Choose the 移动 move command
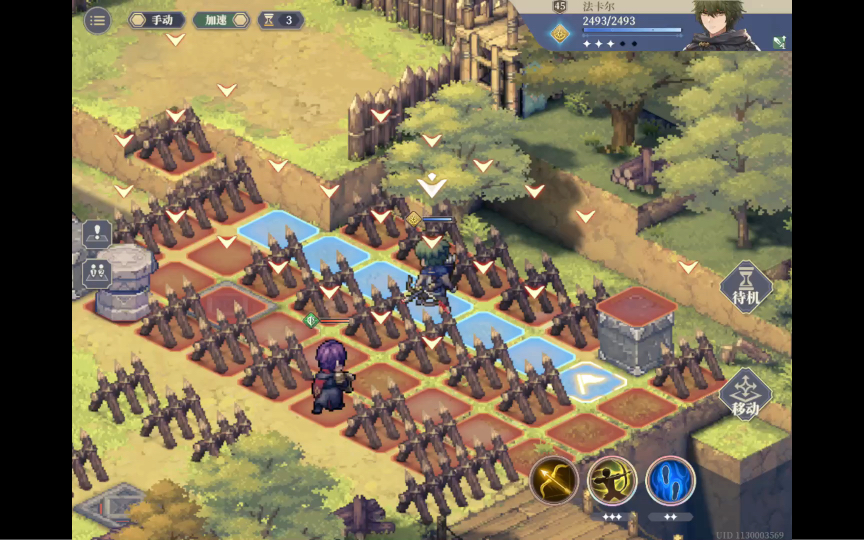Viewport: 864px width, 540px height. pos(745,395)
